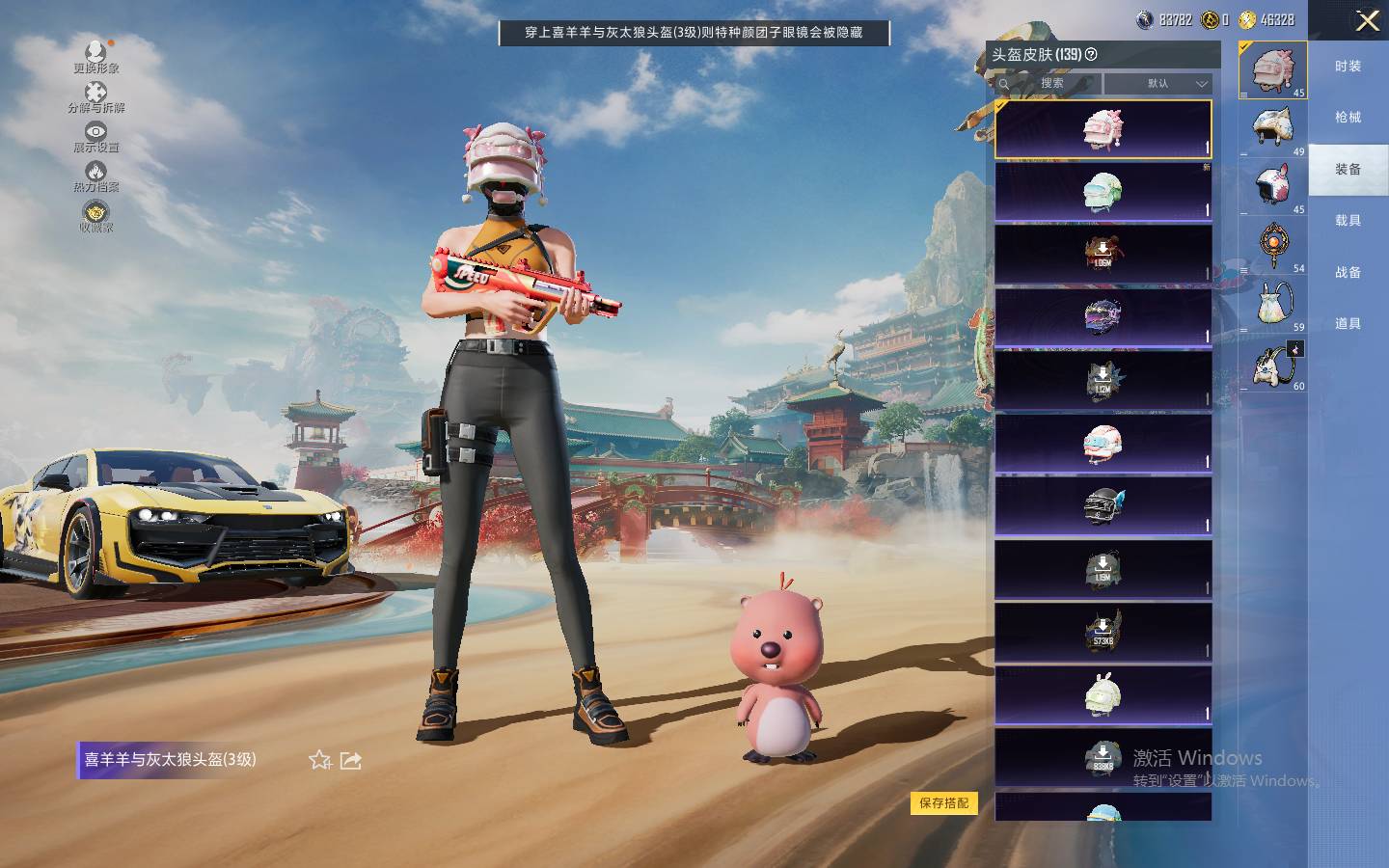Open 更换形象 to change appearance
The image size is (1389, 868).
pos(95,57)
